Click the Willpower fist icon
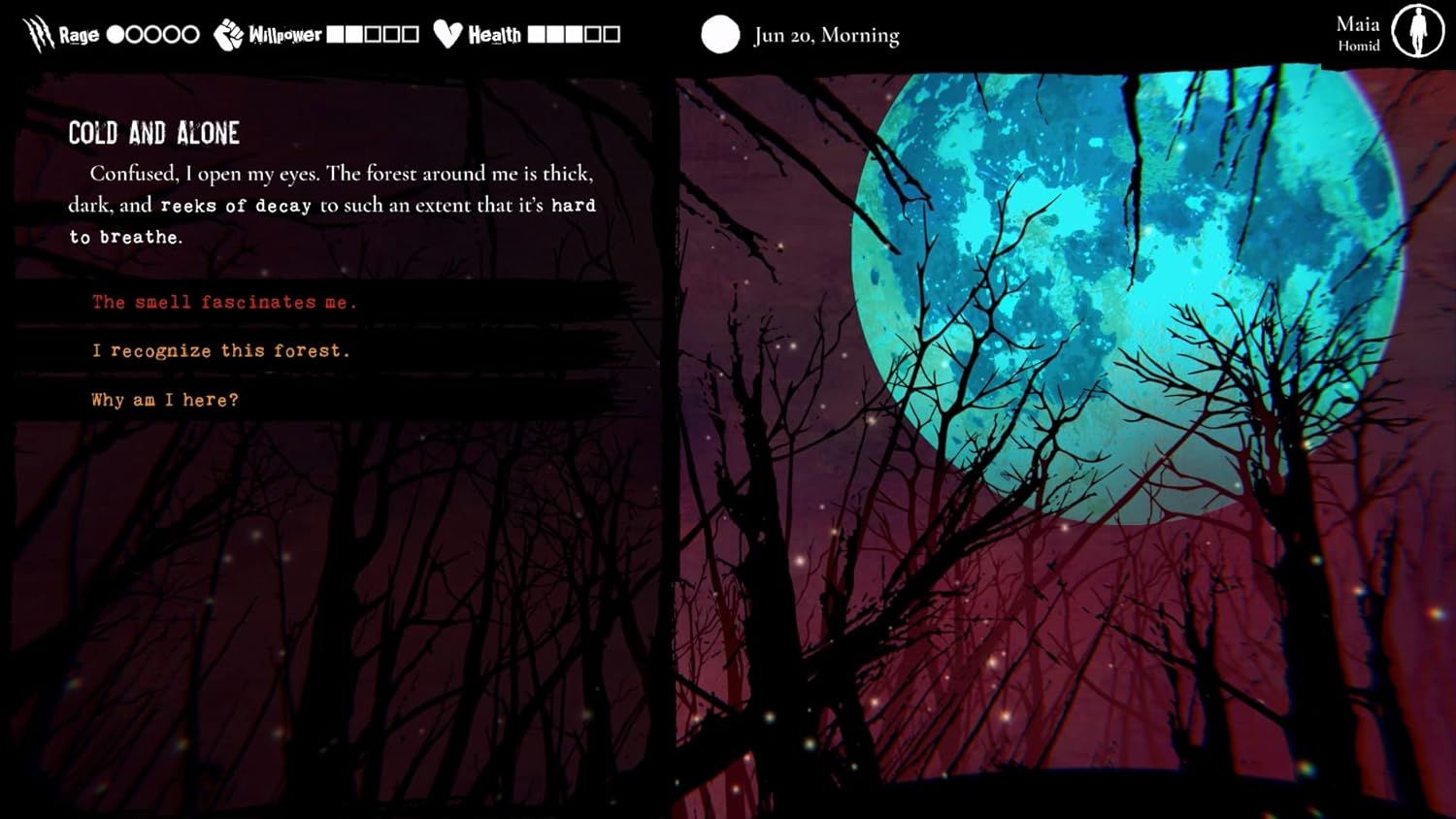1456x819 pixels. coord(228,32)
